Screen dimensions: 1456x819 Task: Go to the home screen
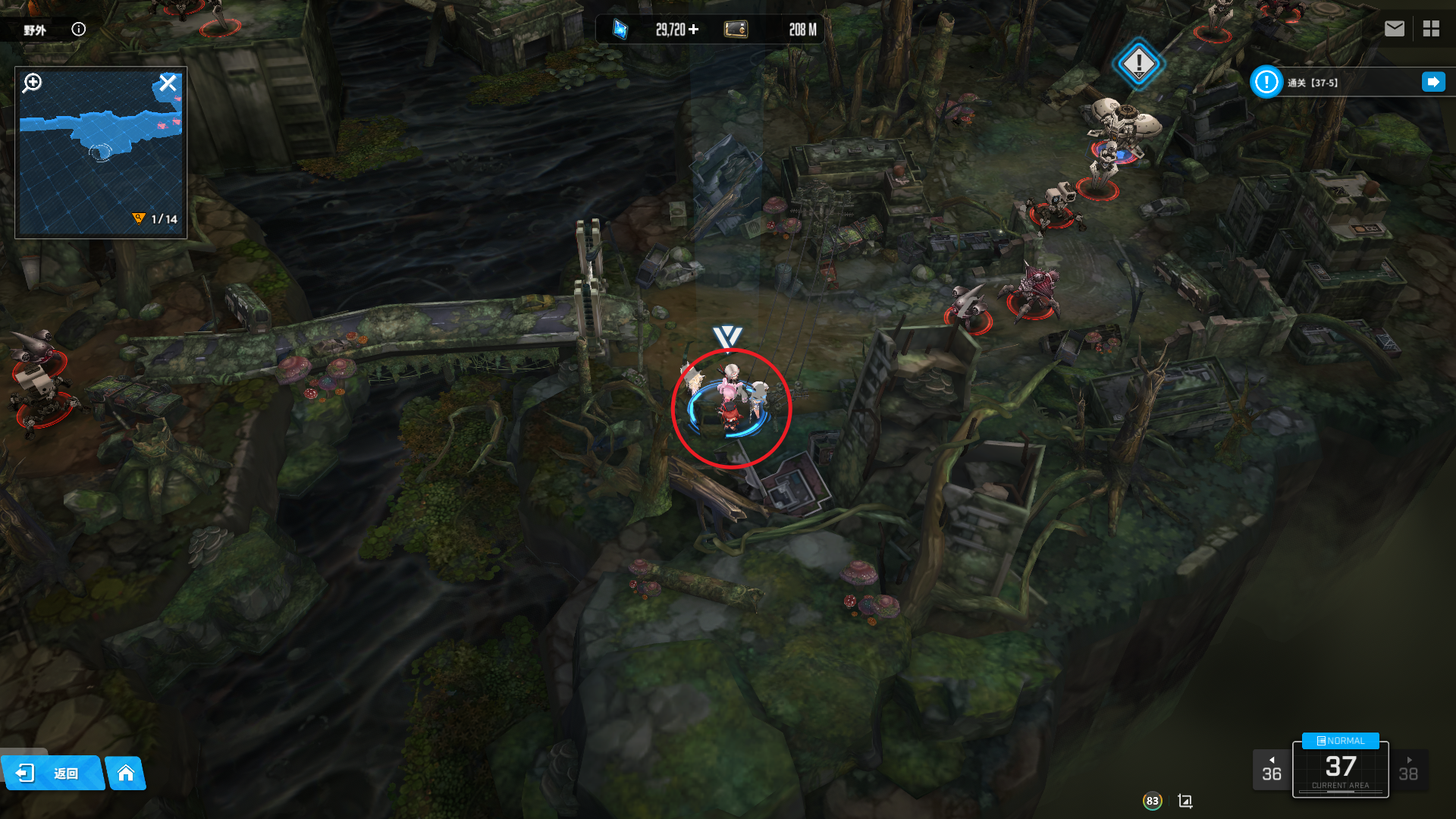126,773
